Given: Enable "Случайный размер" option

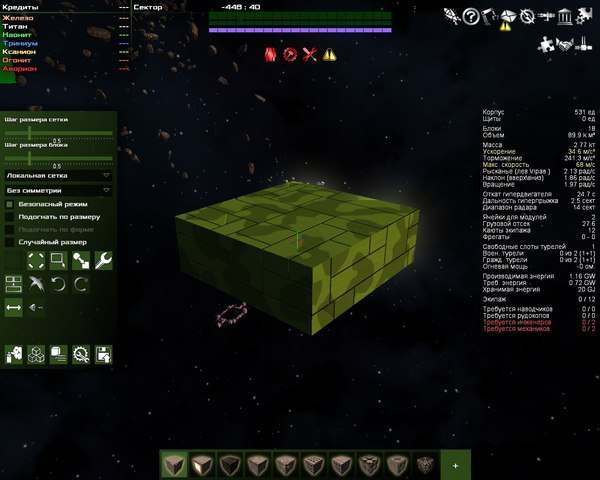Looking at the screenshot, I should pos(10,242).
